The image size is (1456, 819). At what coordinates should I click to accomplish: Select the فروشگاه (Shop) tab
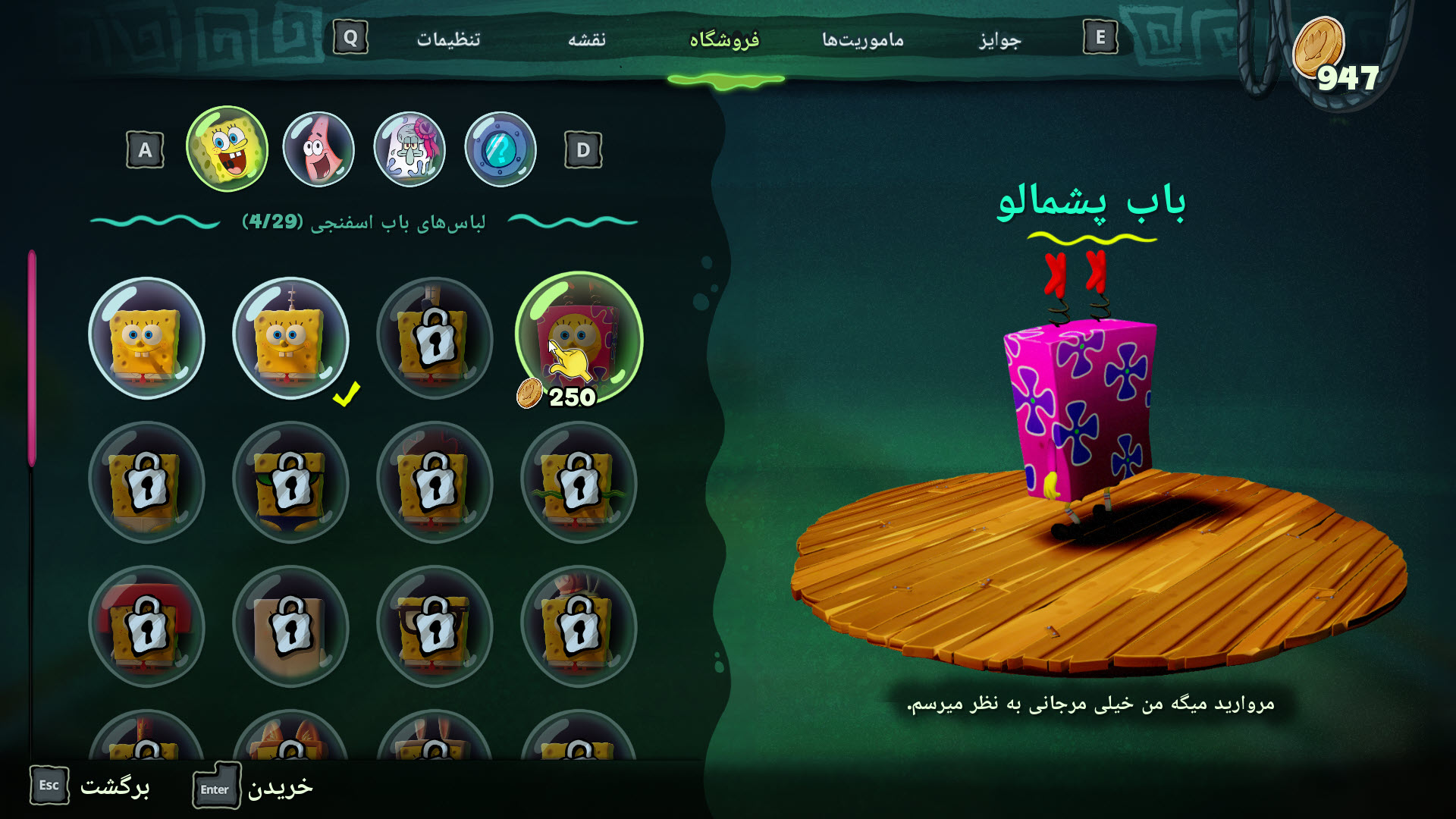[x=724, y=39]
